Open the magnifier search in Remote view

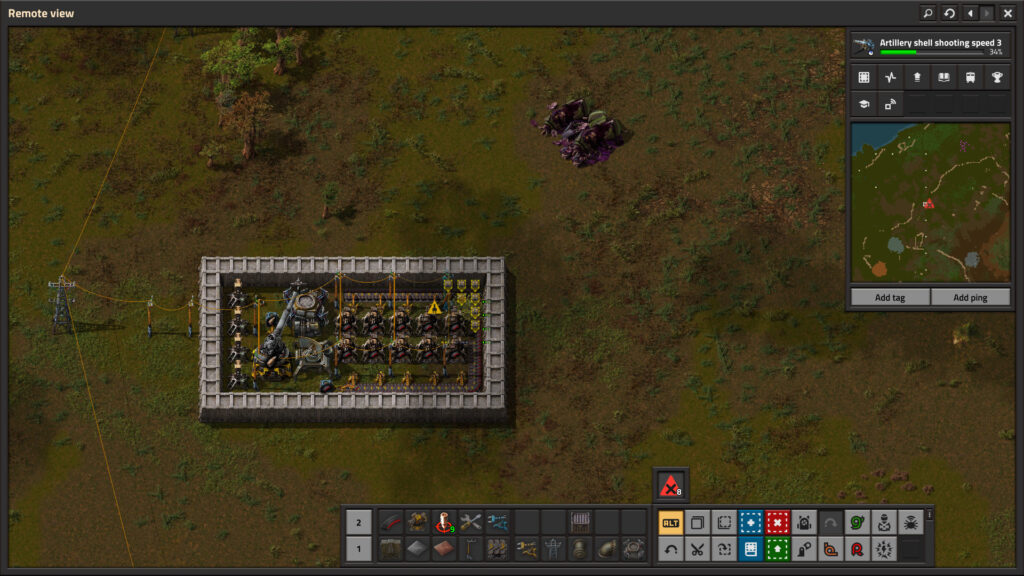click(x=927, y=13)
